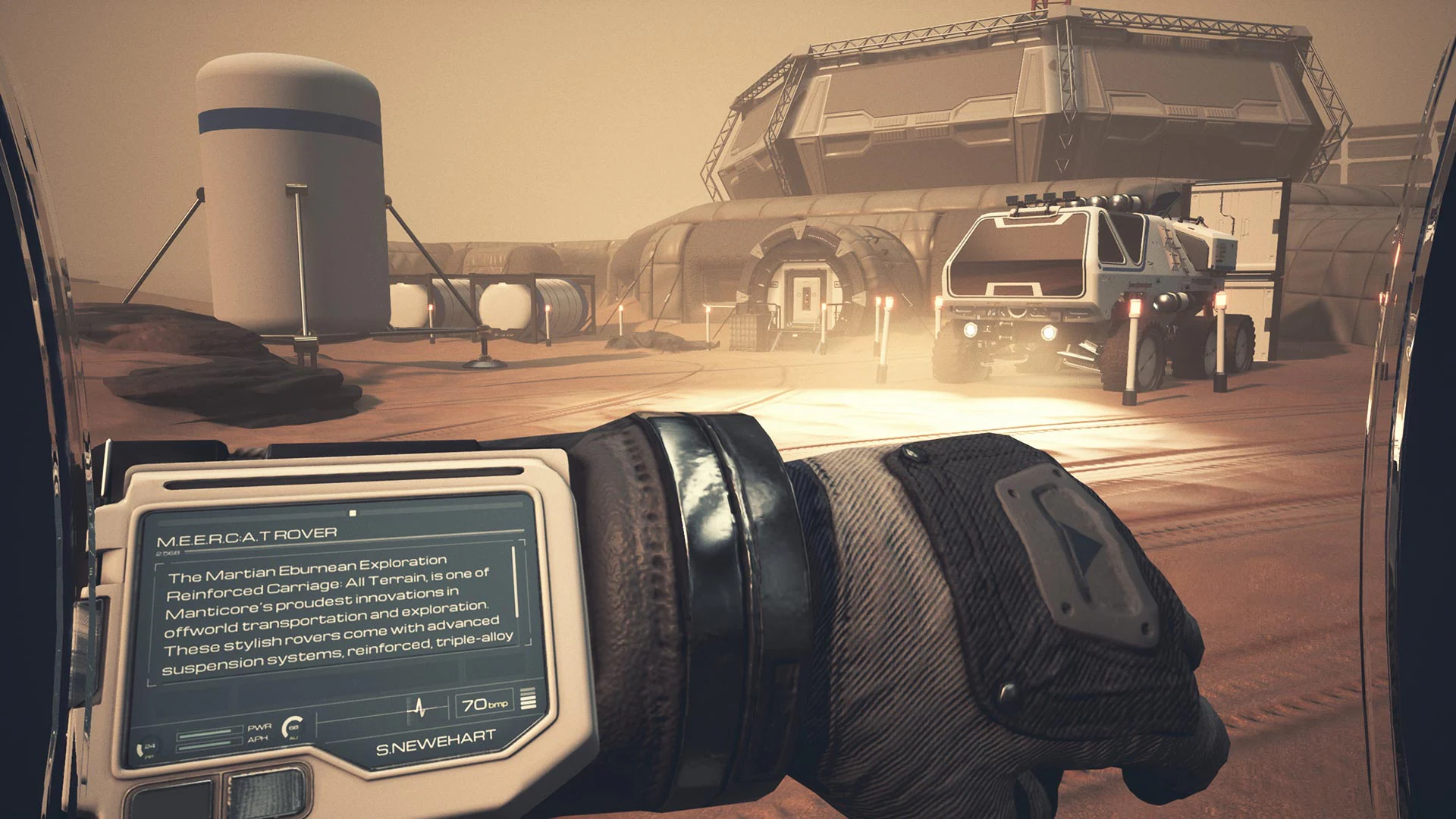Select the APH status indicator
1456x819 pixels.
(259, 739)
